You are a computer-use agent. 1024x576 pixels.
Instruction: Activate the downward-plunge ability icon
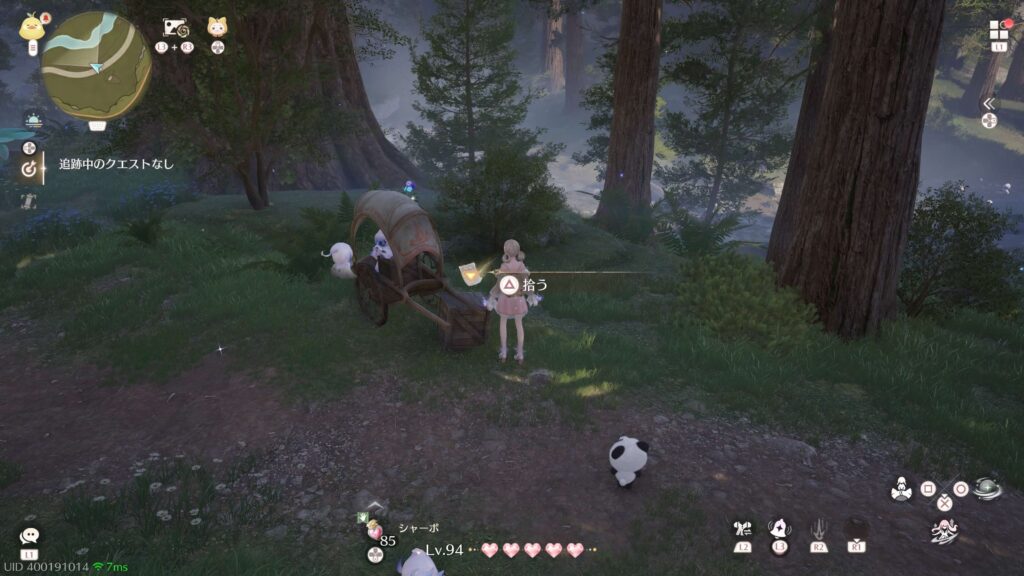818,529
